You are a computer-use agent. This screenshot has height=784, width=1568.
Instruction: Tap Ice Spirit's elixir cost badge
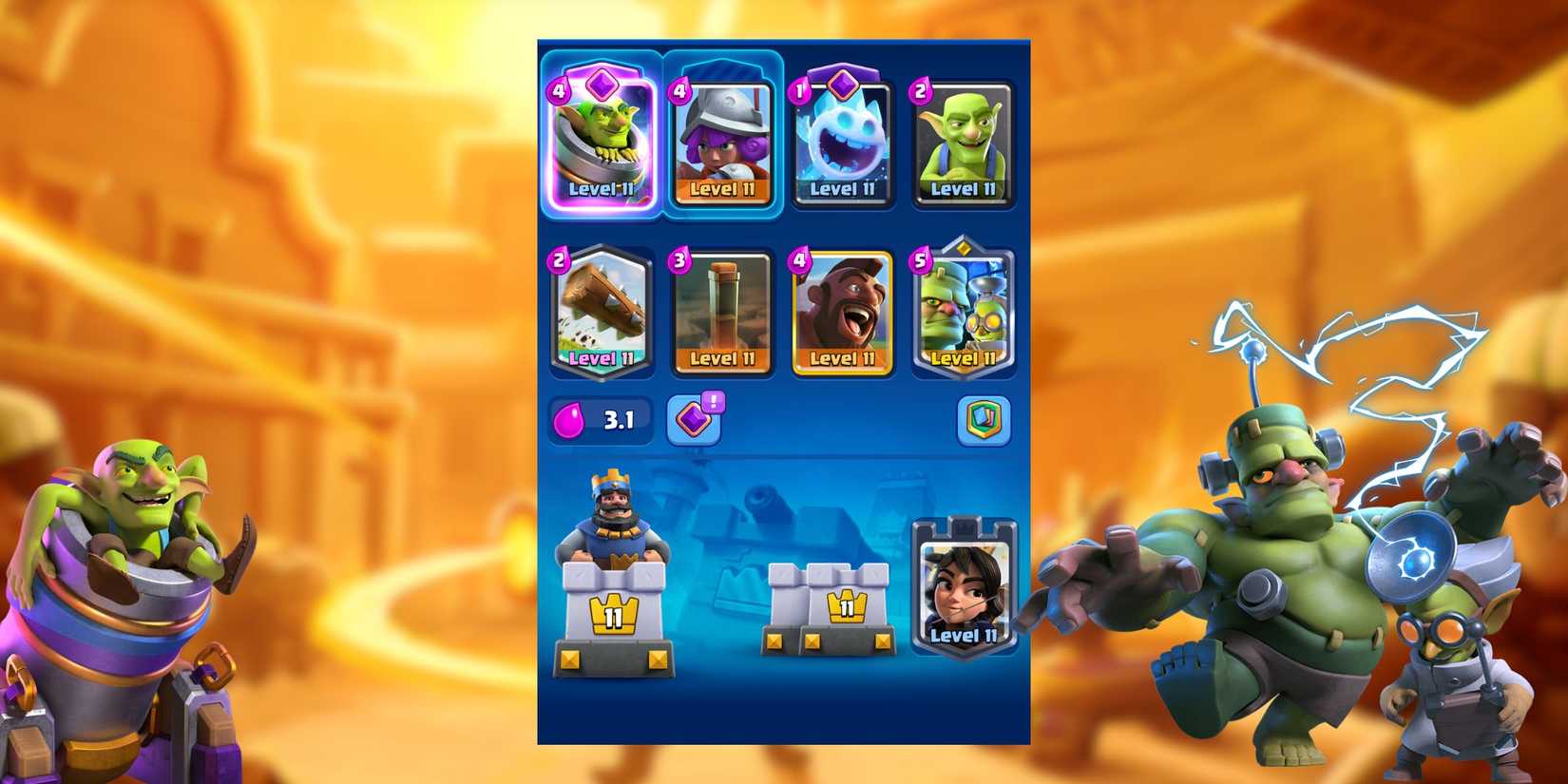pos(798,90)
